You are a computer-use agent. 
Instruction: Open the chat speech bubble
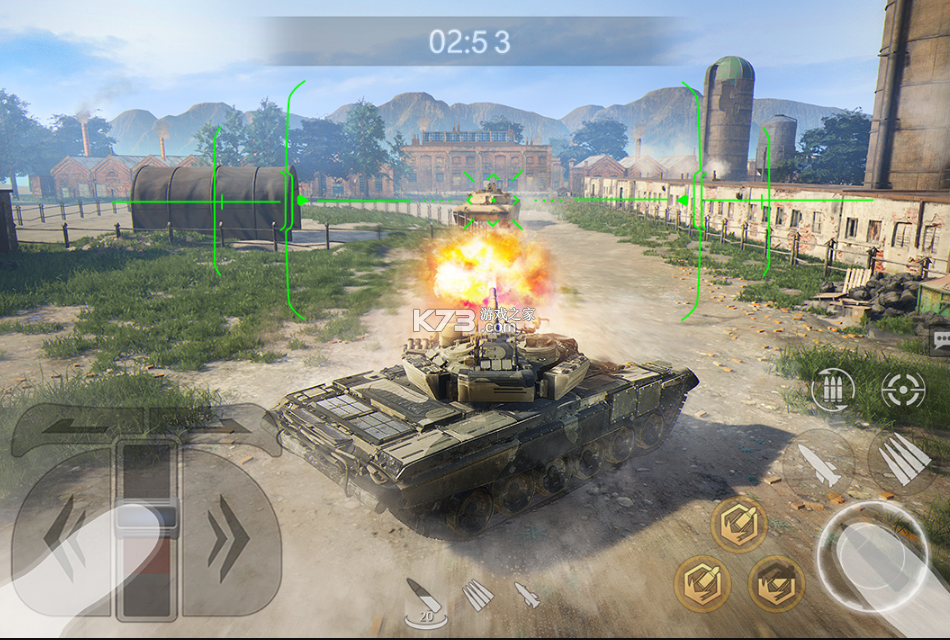(x=940, y=340)
